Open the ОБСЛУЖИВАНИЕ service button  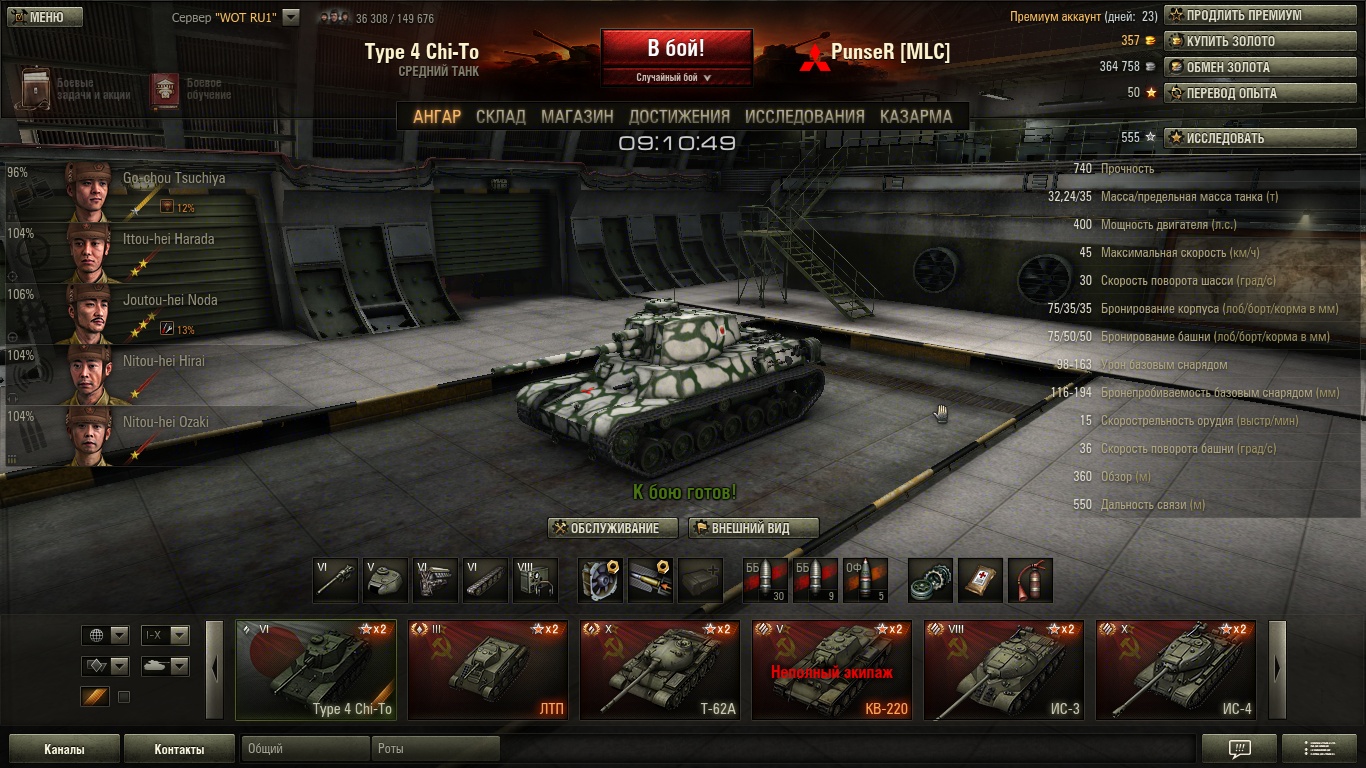613,528
